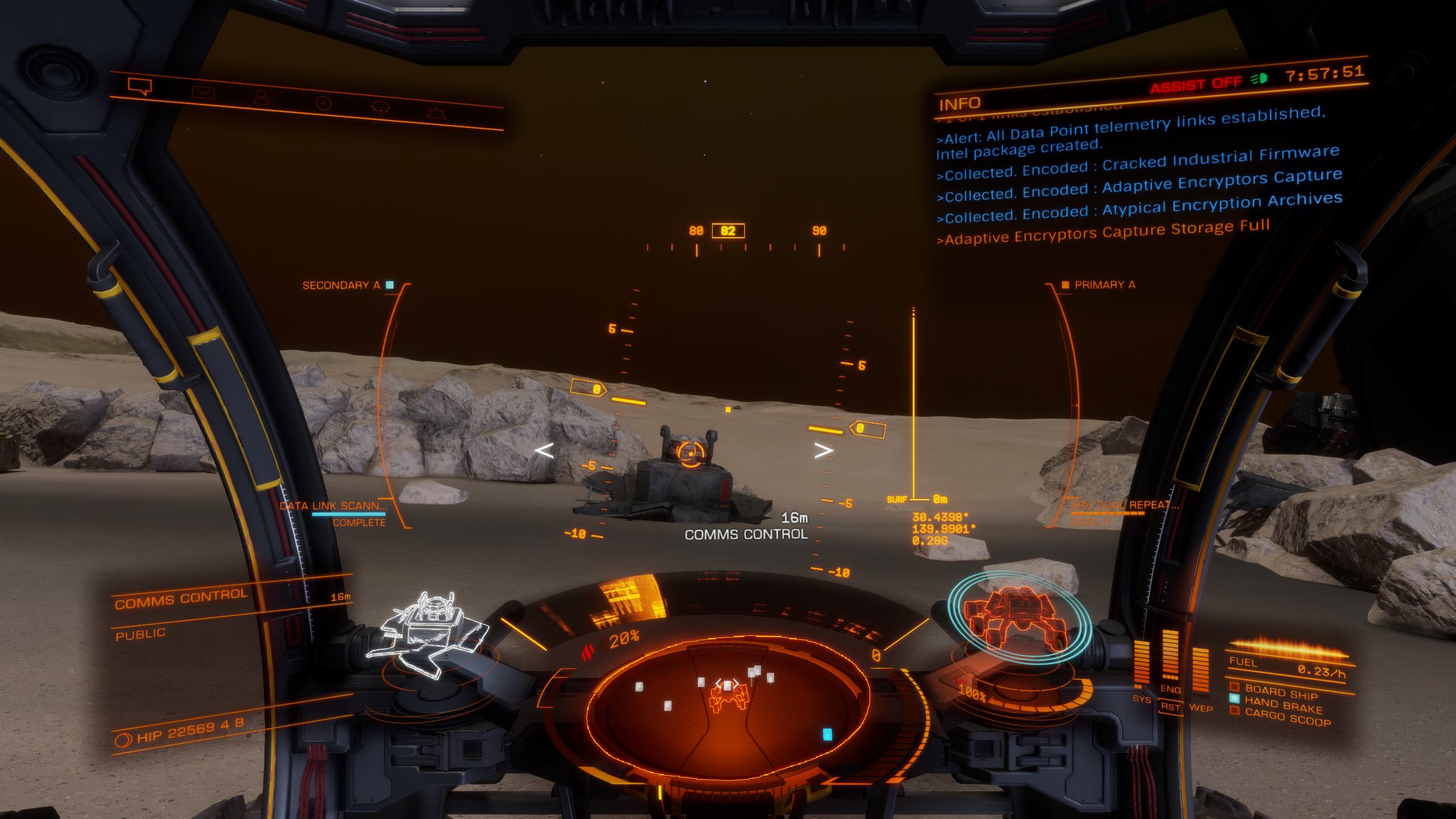Image resolution: width=1456 pixels, height=819 pixels.
Task: Toggle the Hand Brake indicator
Action: (x=1282, y=704)
